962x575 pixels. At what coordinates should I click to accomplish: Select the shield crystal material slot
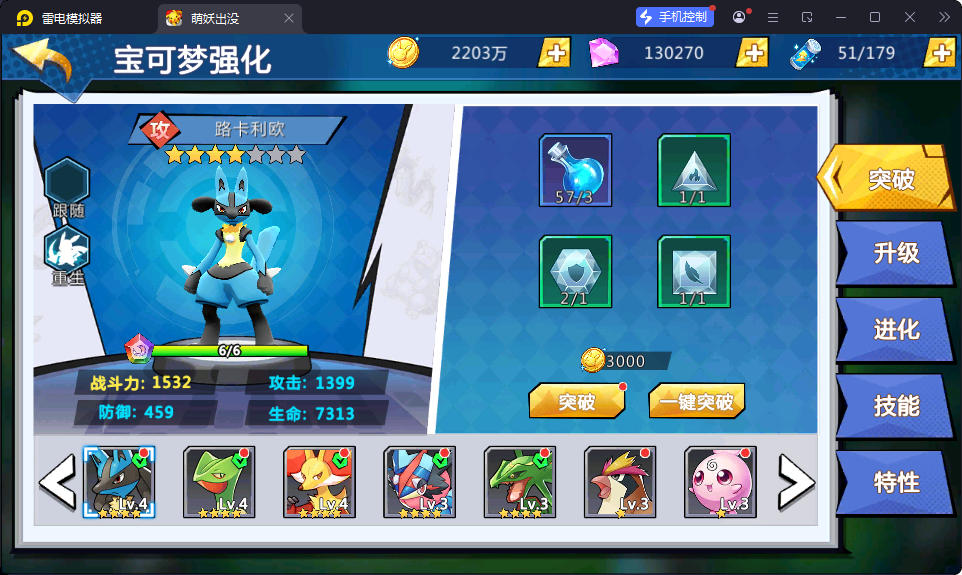point(575,271)
